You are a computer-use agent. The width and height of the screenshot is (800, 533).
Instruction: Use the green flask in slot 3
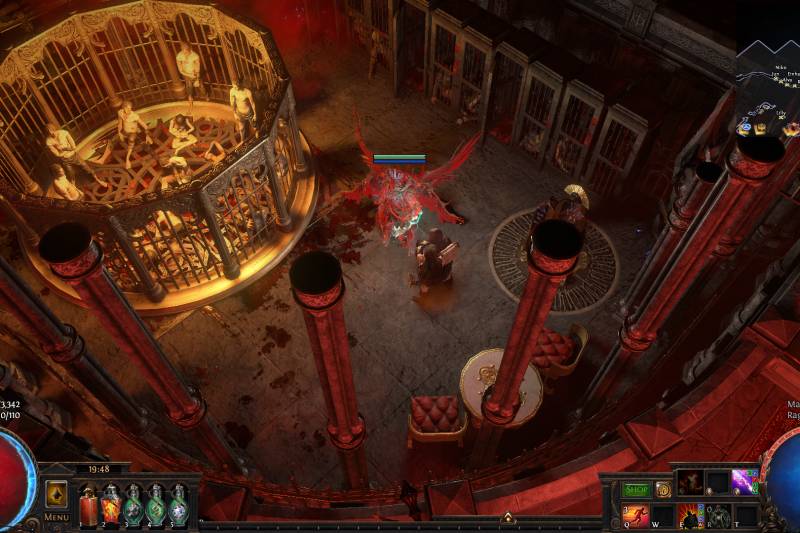pos(133,504)
